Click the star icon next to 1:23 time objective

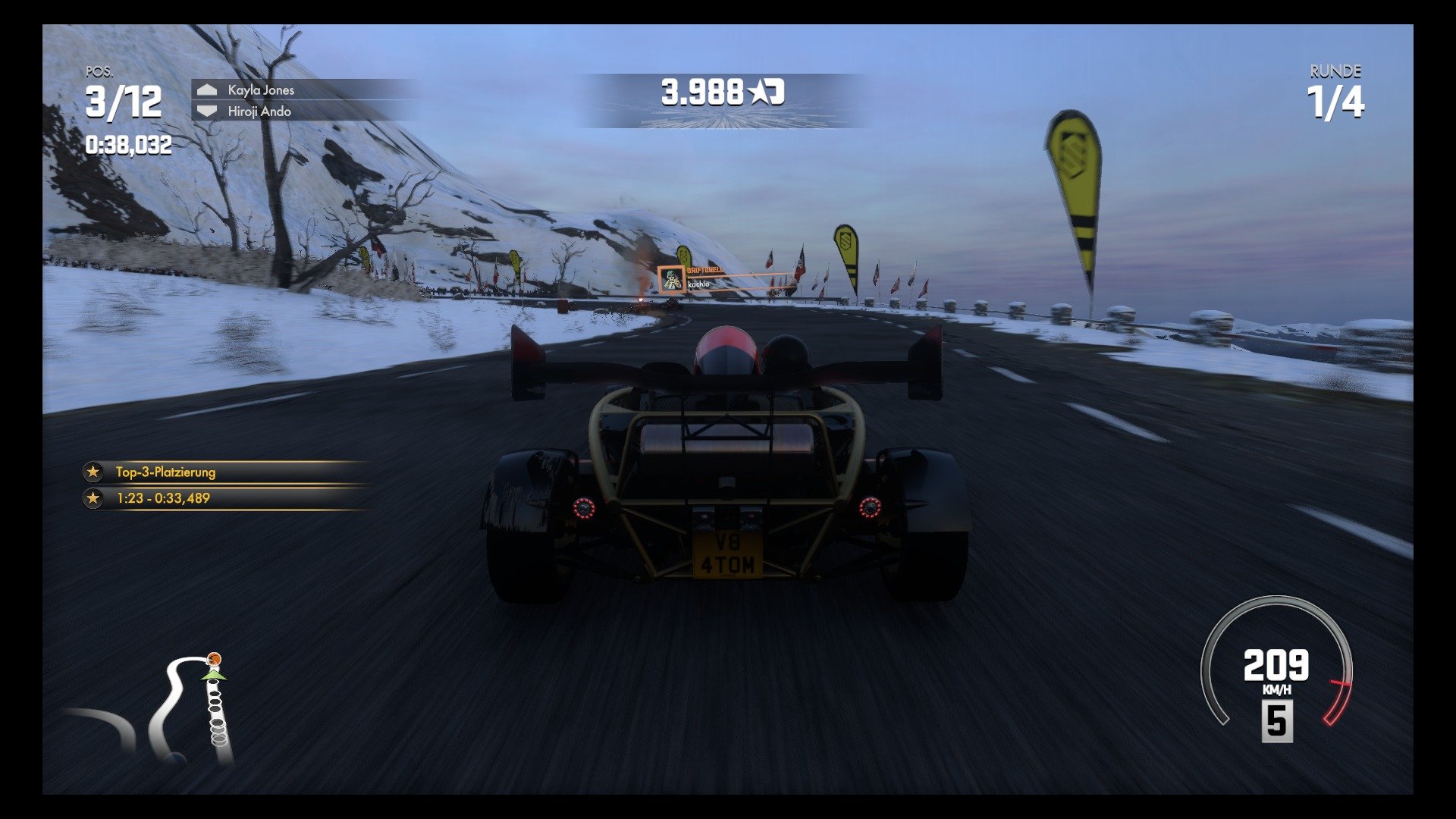pyautogui.click(x=92, y=500)
